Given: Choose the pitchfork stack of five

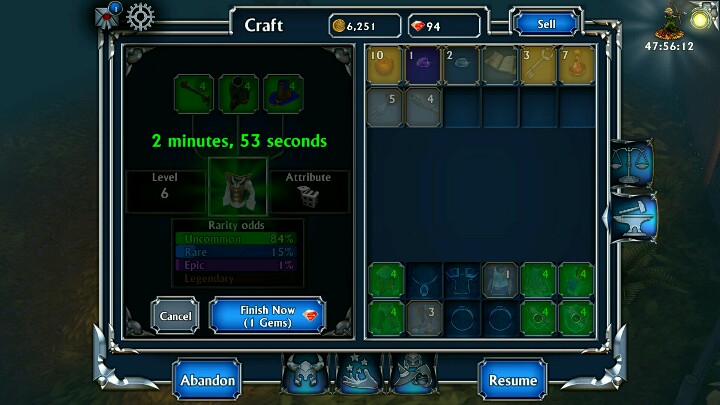Looking at the screenshot, I should tap(386, 108).
